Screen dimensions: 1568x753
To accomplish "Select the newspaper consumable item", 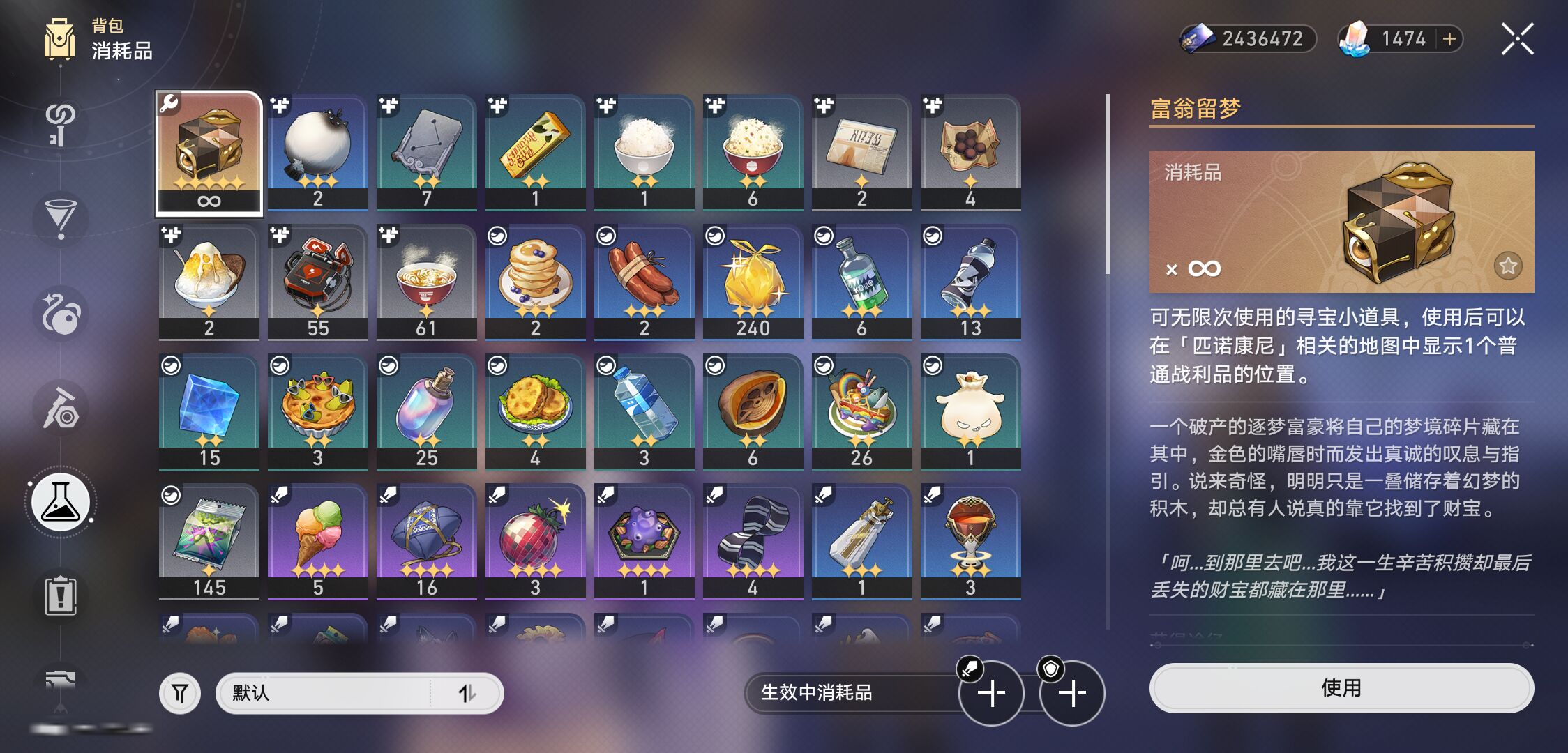I will tap(861, 151).
